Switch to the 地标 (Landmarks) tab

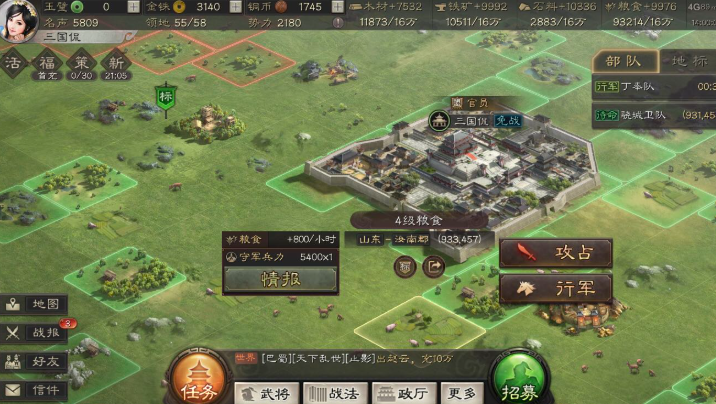tap(689, 61)
